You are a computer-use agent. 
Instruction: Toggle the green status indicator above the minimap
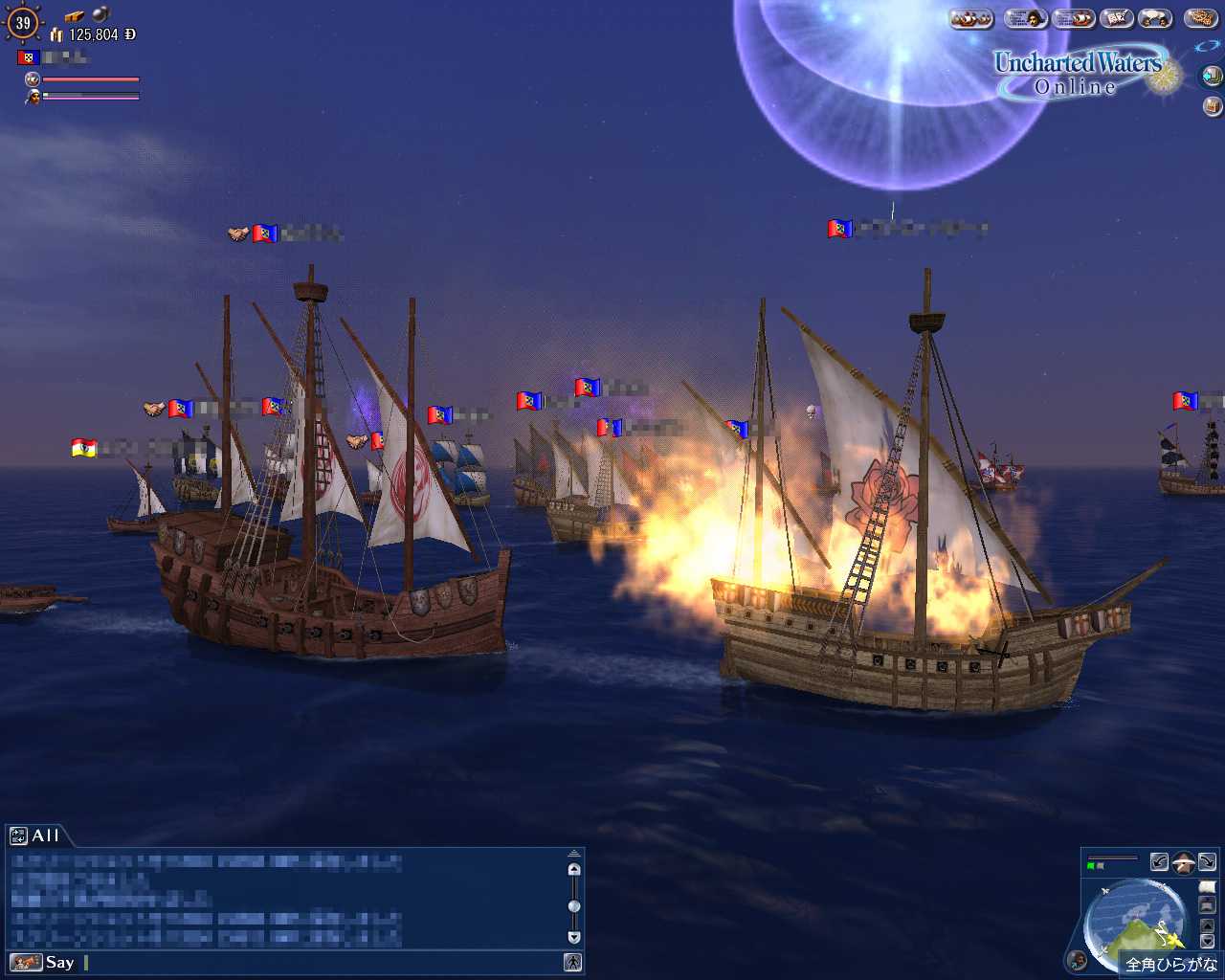coord(1090,865)
